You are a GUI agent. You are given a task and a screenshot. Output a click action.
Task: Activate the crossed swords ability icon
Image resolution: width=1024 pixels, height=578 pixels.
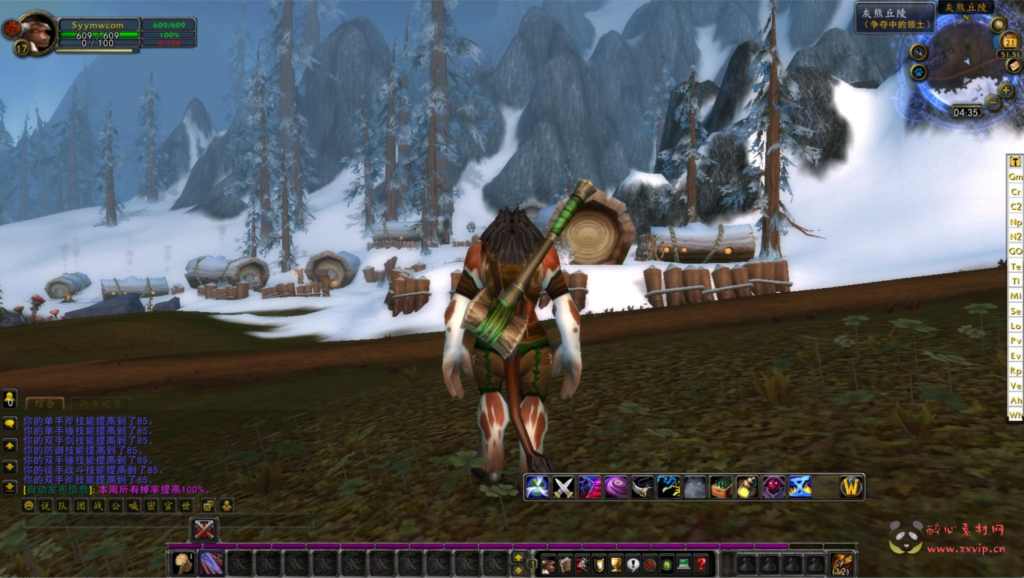pos(563,487)
